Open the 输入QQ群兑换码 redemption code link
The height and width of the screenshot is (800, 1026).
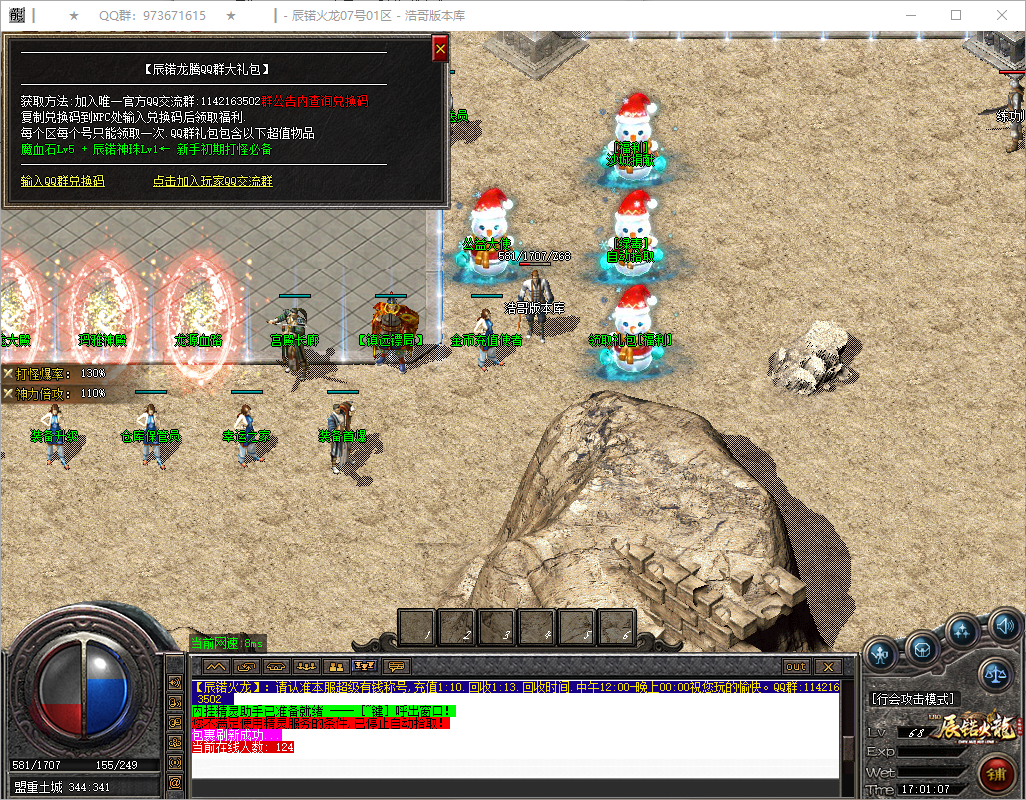[x=62, y=181]
